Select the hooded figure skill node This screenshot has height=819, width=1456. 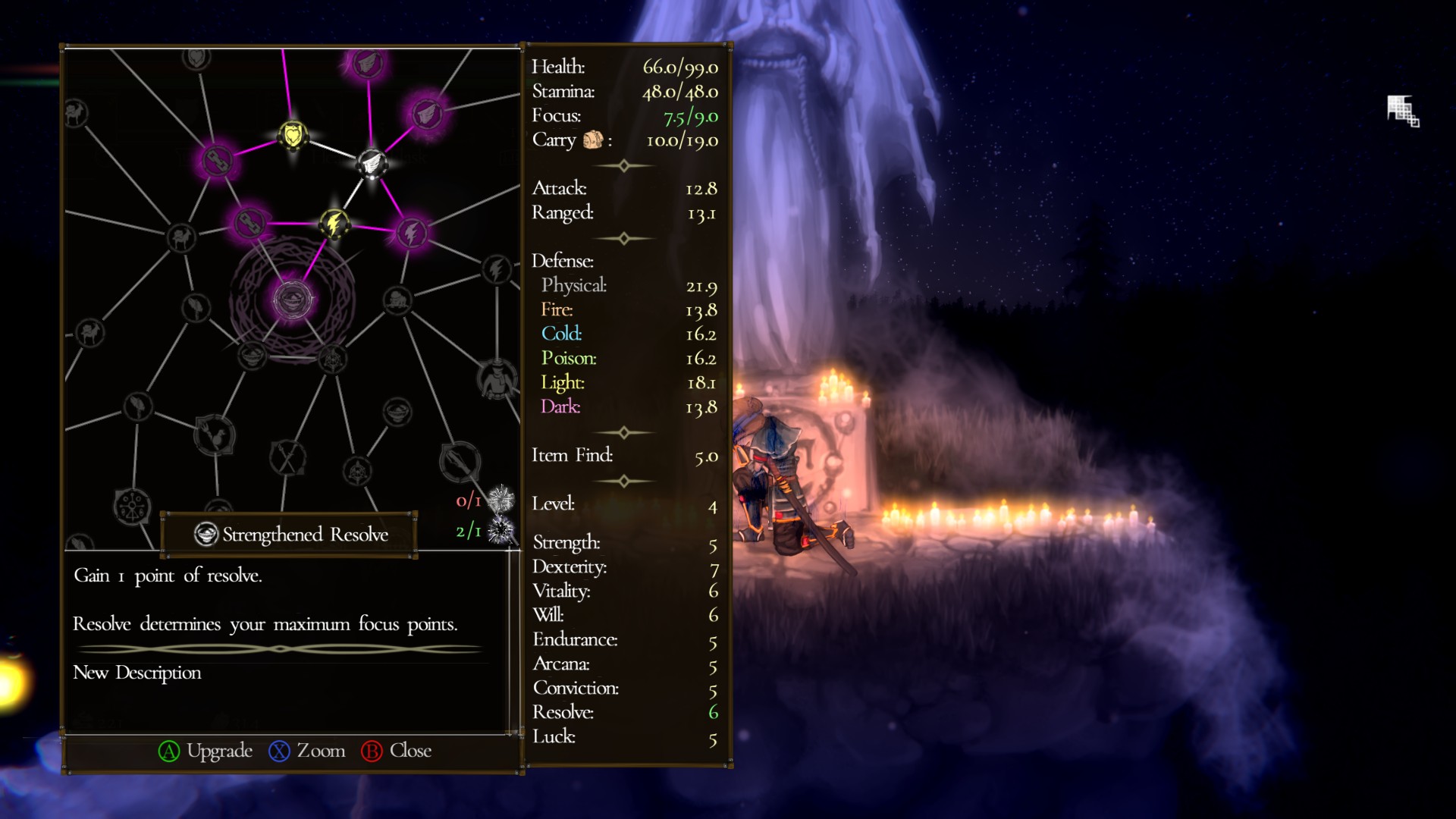coord(497,377)
